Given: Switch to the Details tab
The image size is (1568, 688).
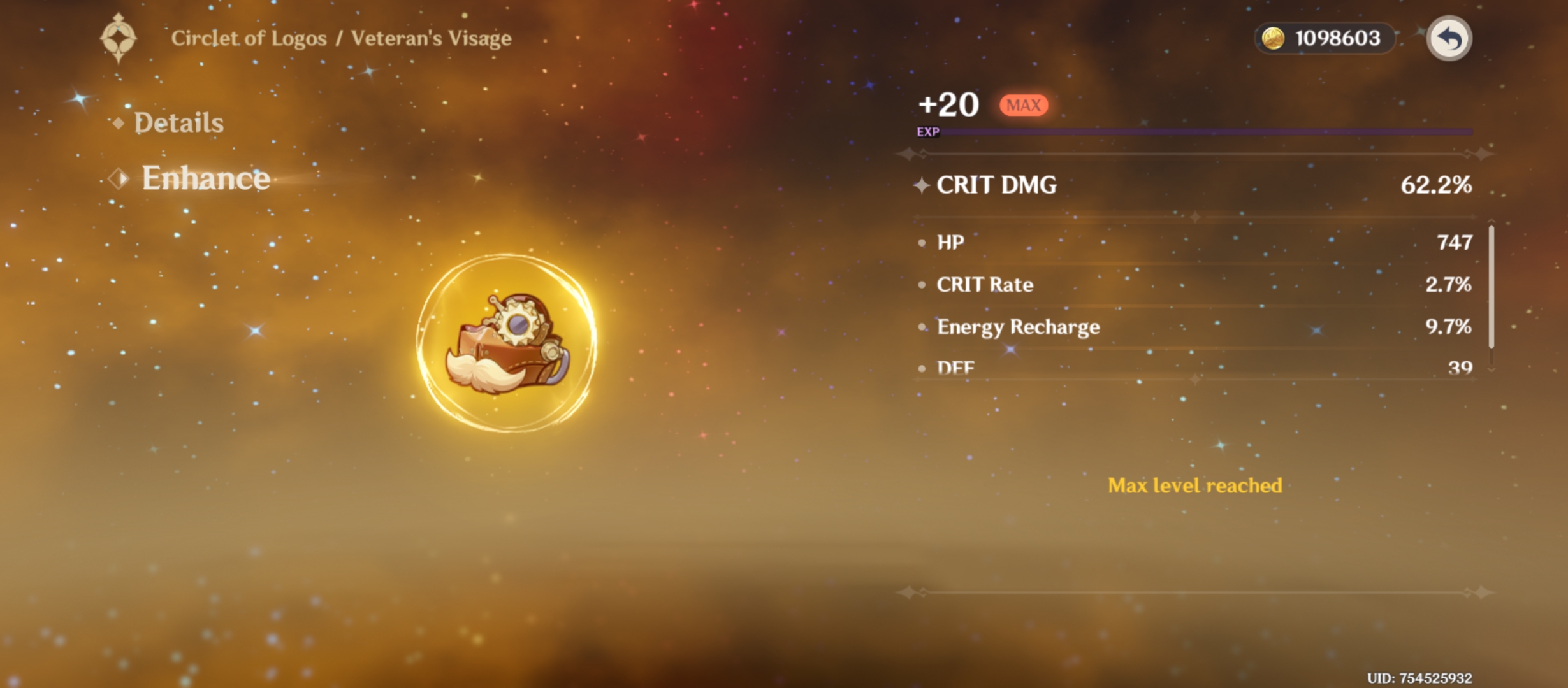Looking at the screenshot, I should coord(178,122).
